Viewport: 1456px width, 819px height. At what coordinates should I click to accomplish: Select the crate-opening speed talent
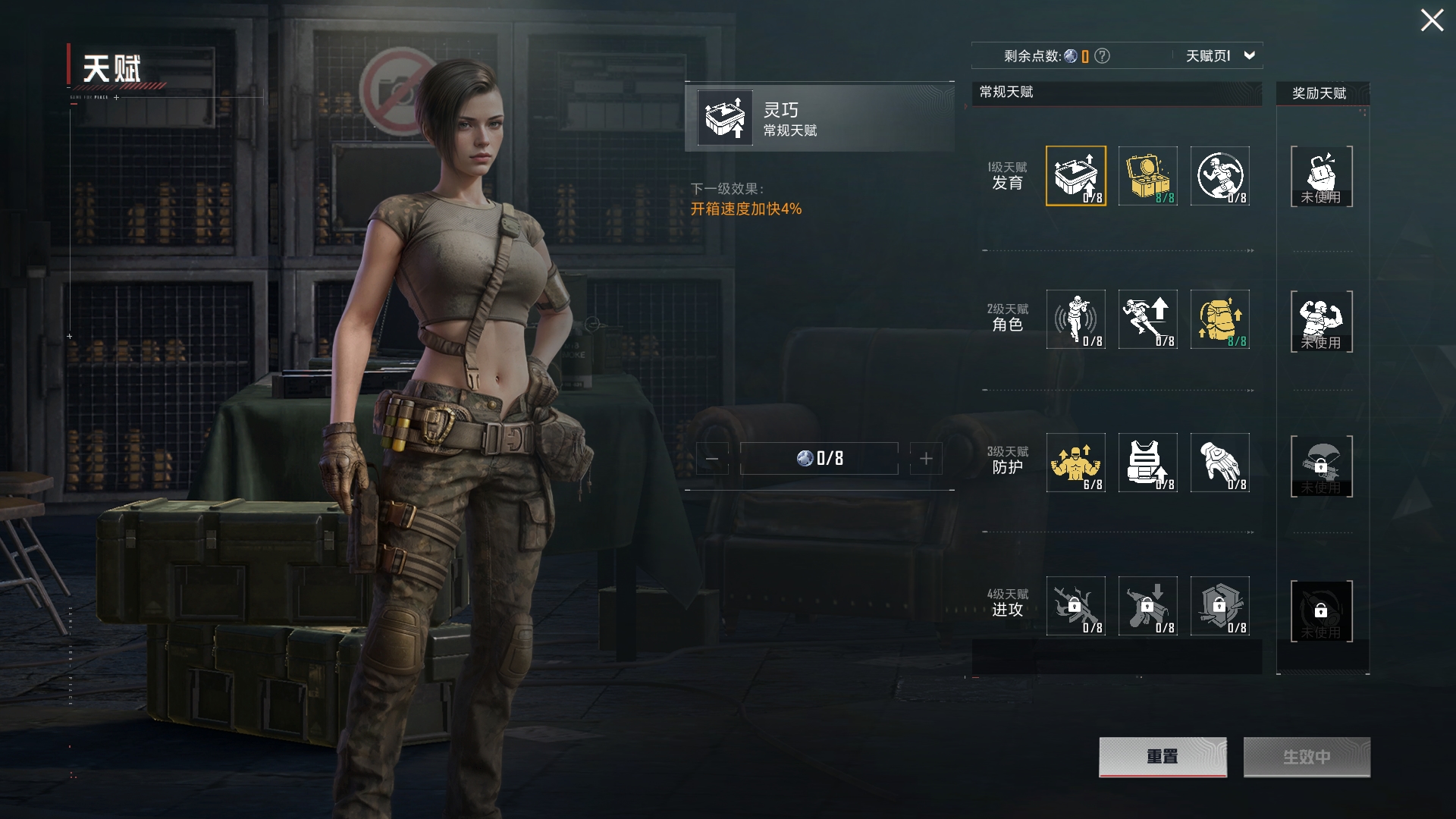click(1075, 176)
